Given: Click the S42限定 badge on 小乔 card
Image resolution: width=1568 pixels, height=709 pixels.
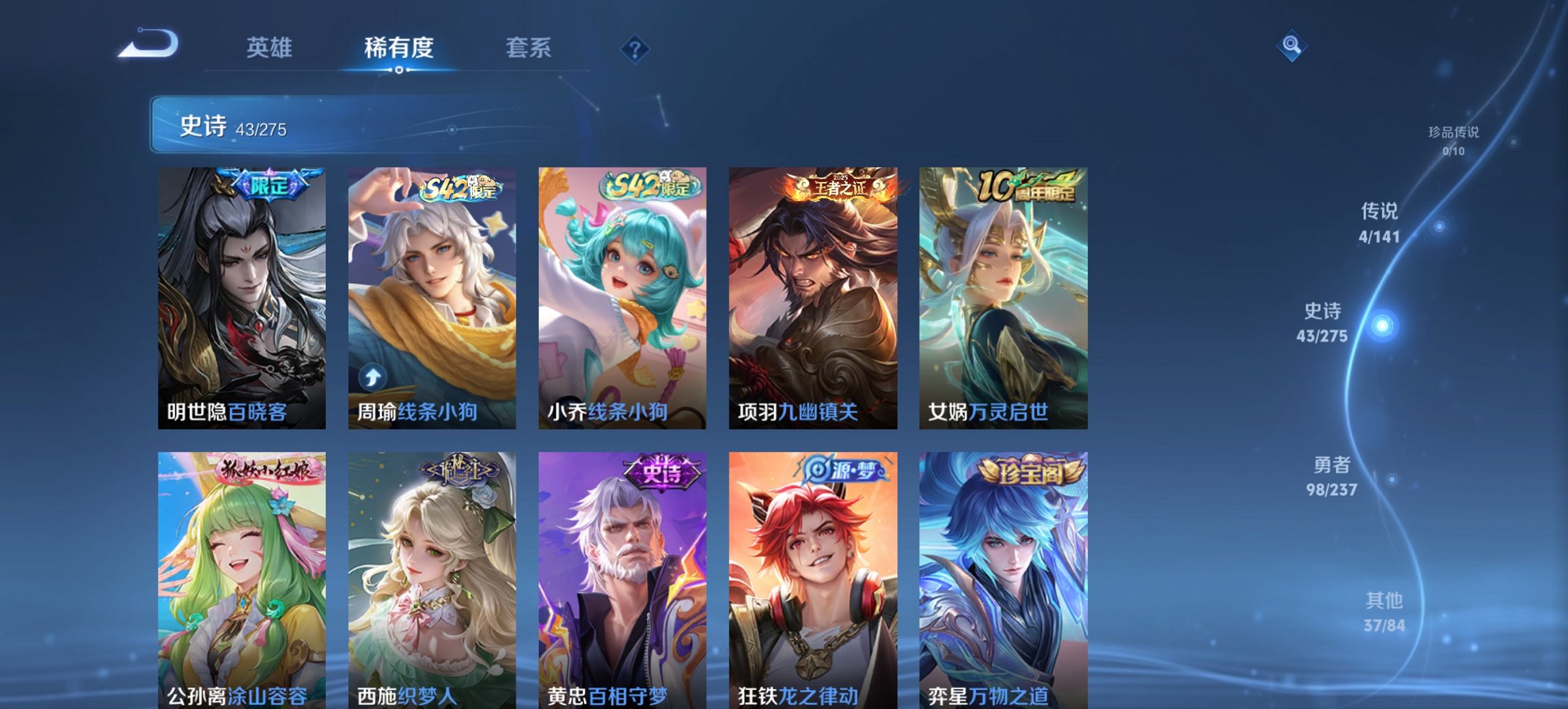Looking at the screenshot, I should coord(649,184).
